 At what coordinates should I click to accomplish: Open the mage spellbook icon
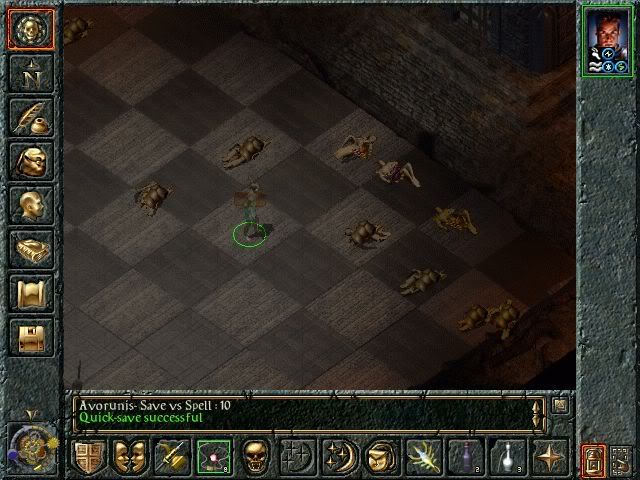31,249
